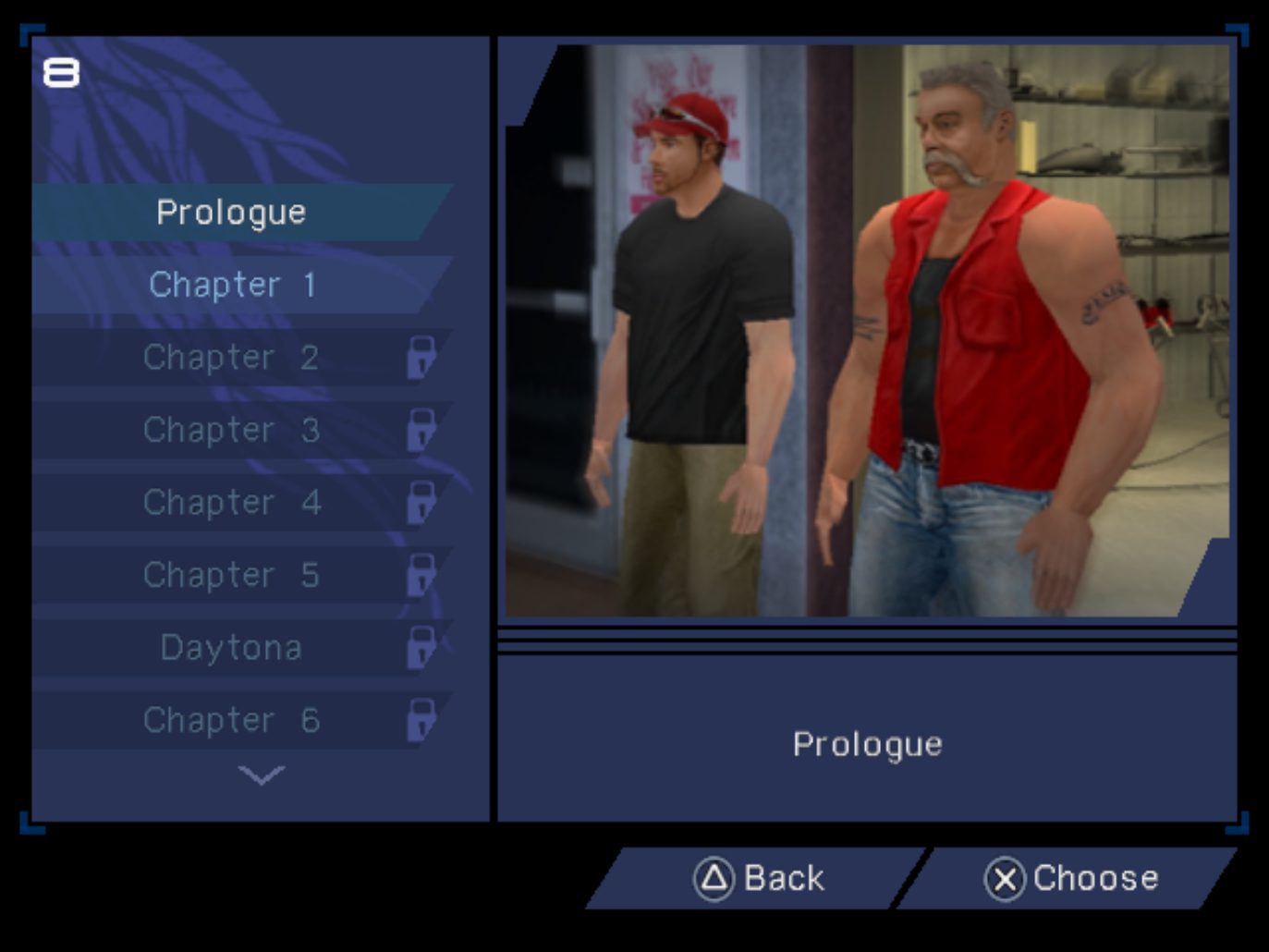
Task: Select the locked Chapter 2 entry
Action: [x=231, y=358]
